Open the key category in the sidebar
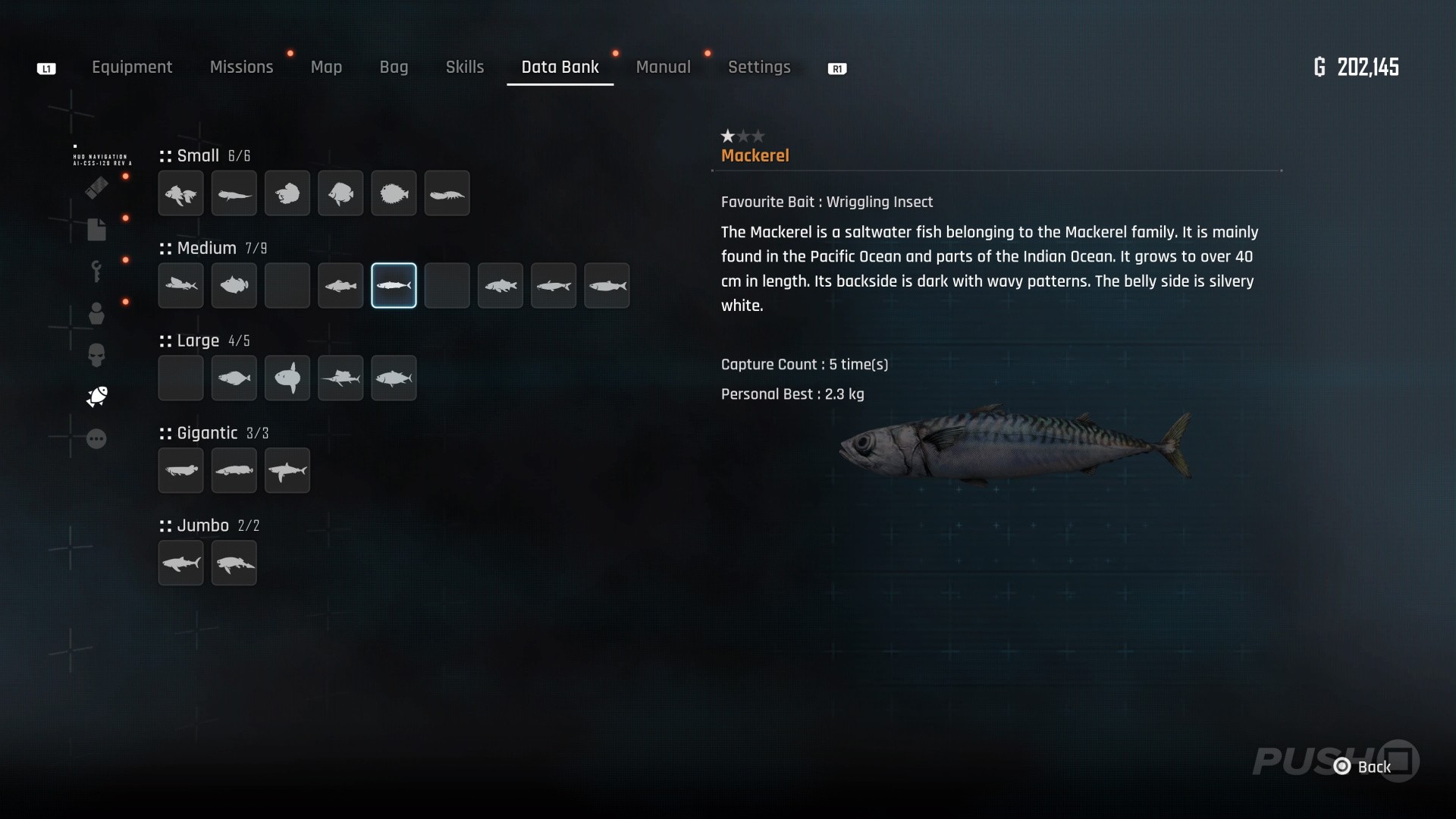Viewport: 1456px width, 819px height. (96, 271)
